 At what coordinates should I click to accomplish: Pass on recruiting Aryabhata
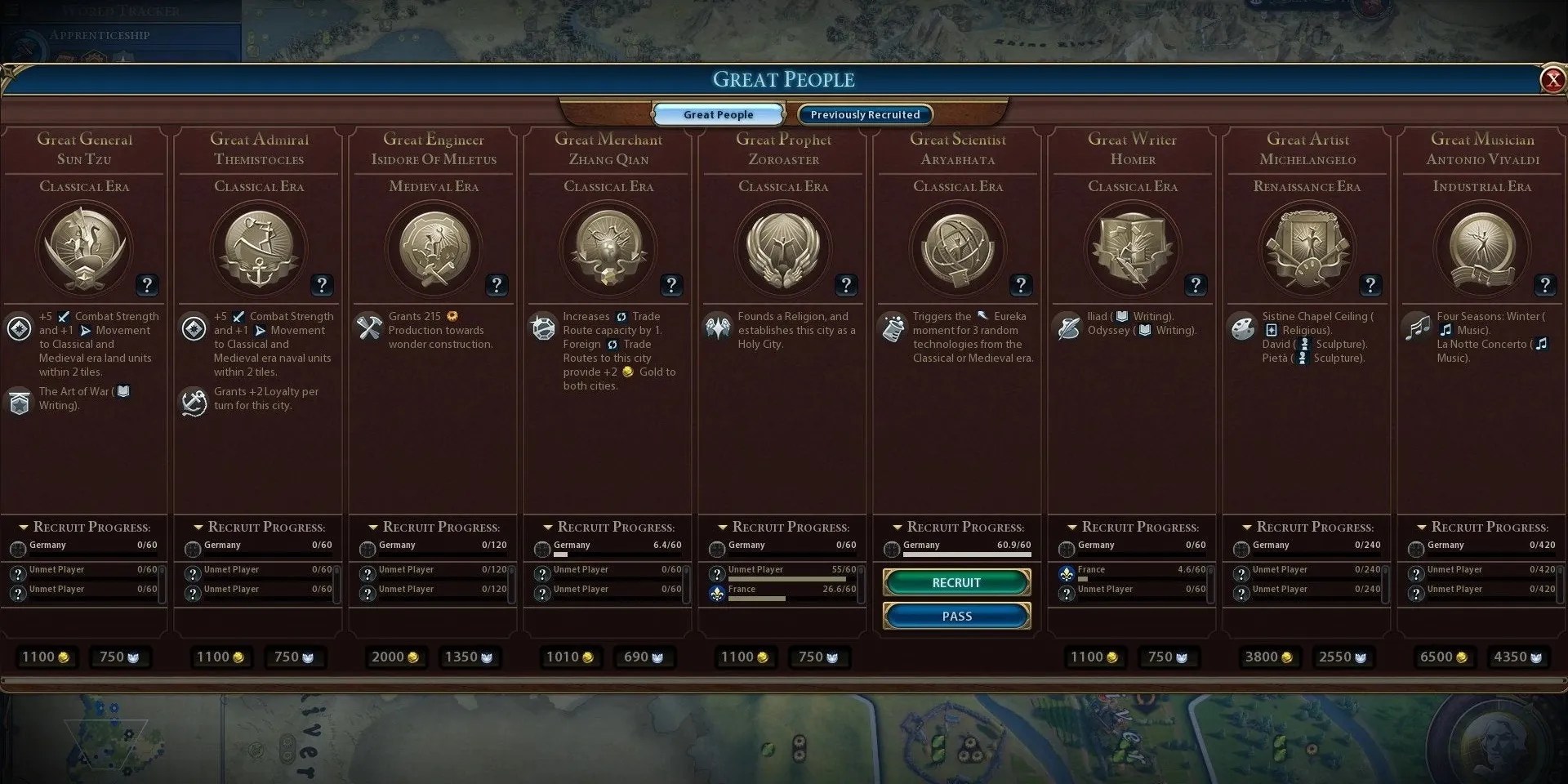(x=955, y=616)
